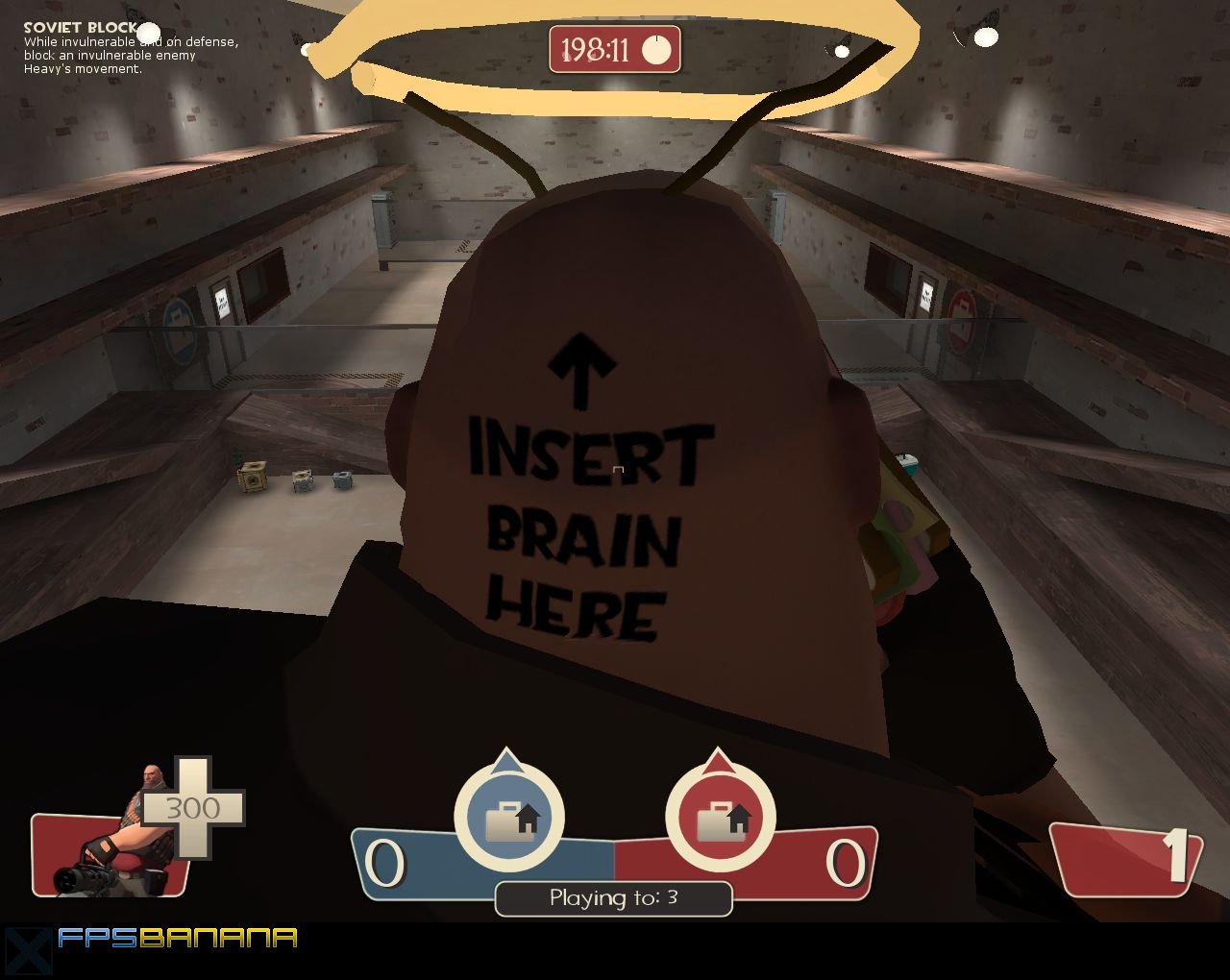This screenshot has height=980, width=1230.
Task: Click the health cross symbol
Action: point(196,808)
